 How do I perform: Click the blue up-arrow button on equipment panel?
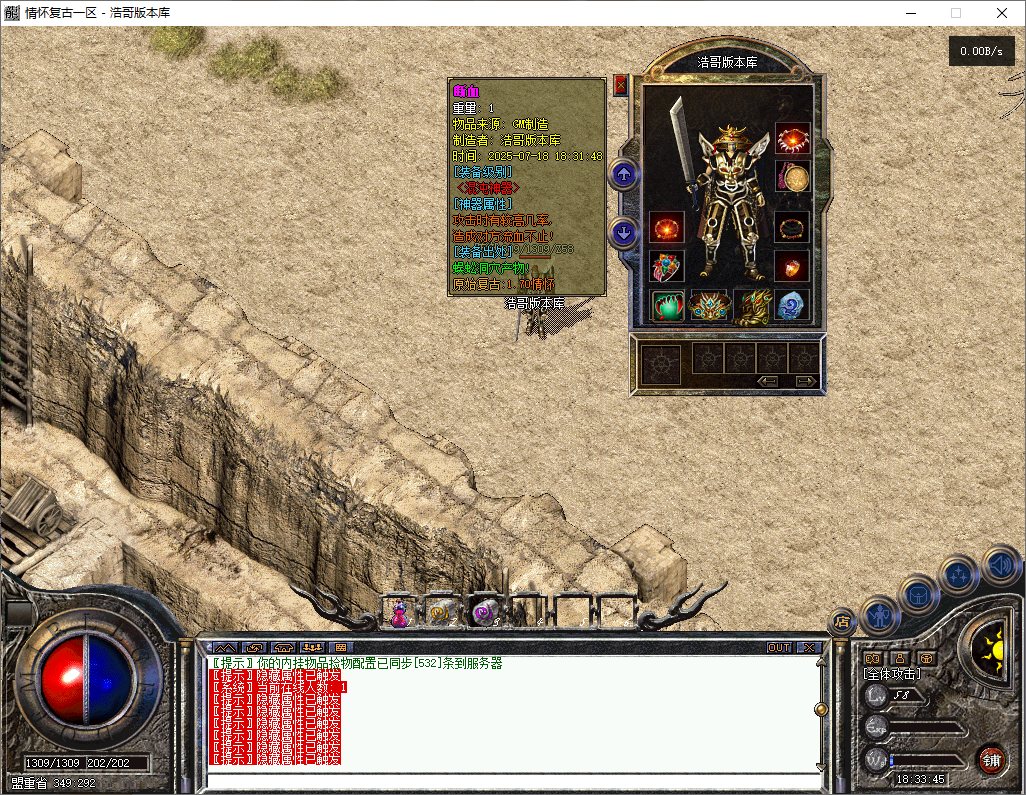coord(624,175)
